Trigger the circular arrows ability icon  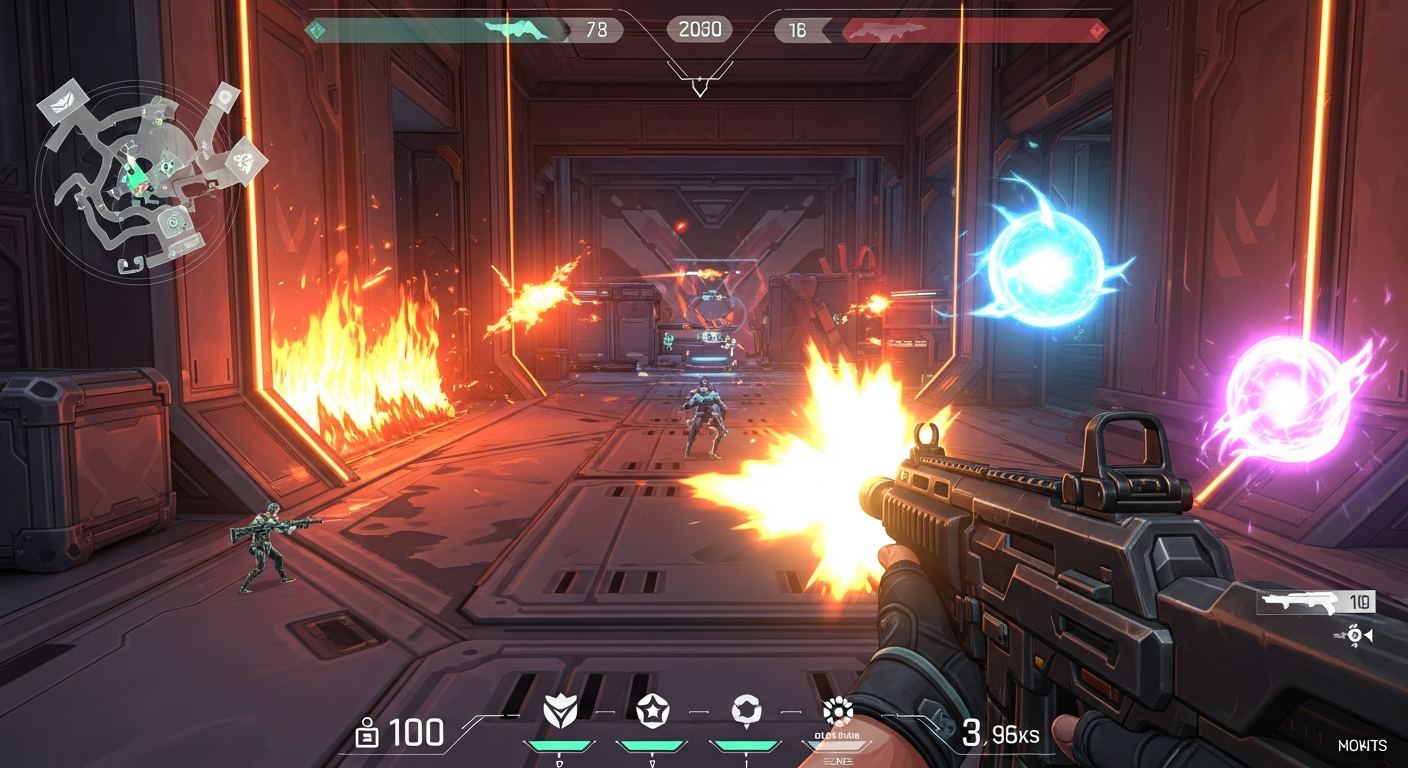(746, 711)
